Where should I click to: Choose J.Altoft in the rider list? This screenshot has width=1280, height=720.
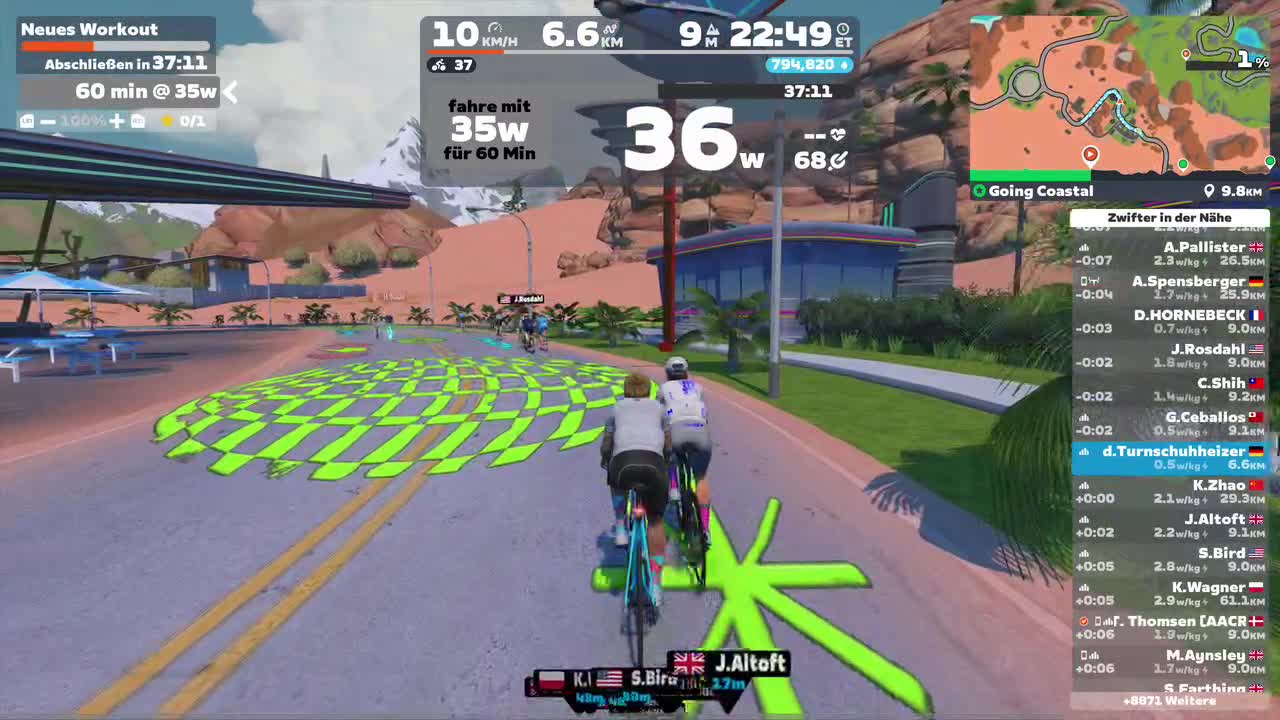click(1170, 526)
